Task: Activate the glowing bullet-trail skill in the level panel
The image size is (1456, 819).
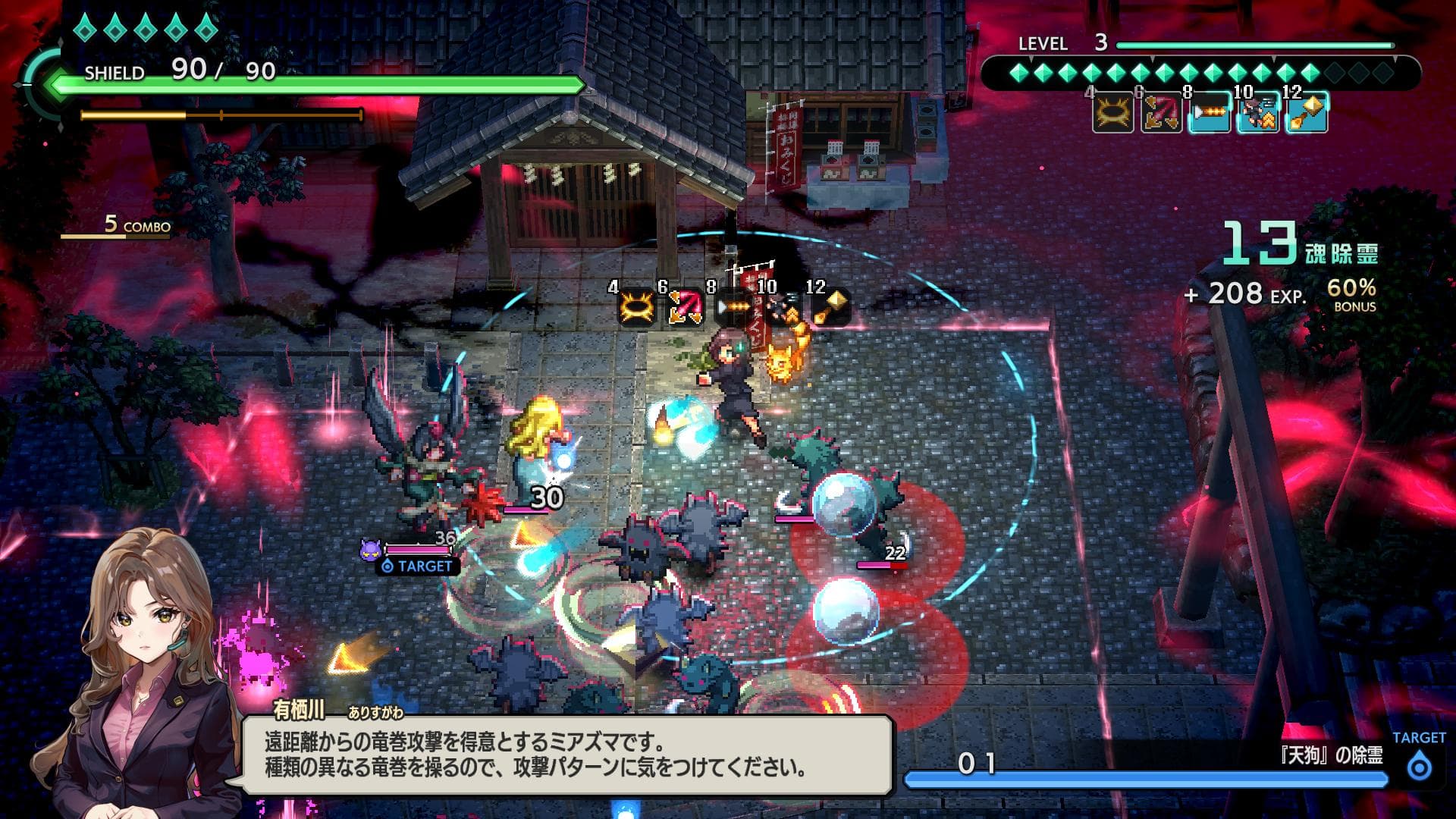Action: point(1210,113)
